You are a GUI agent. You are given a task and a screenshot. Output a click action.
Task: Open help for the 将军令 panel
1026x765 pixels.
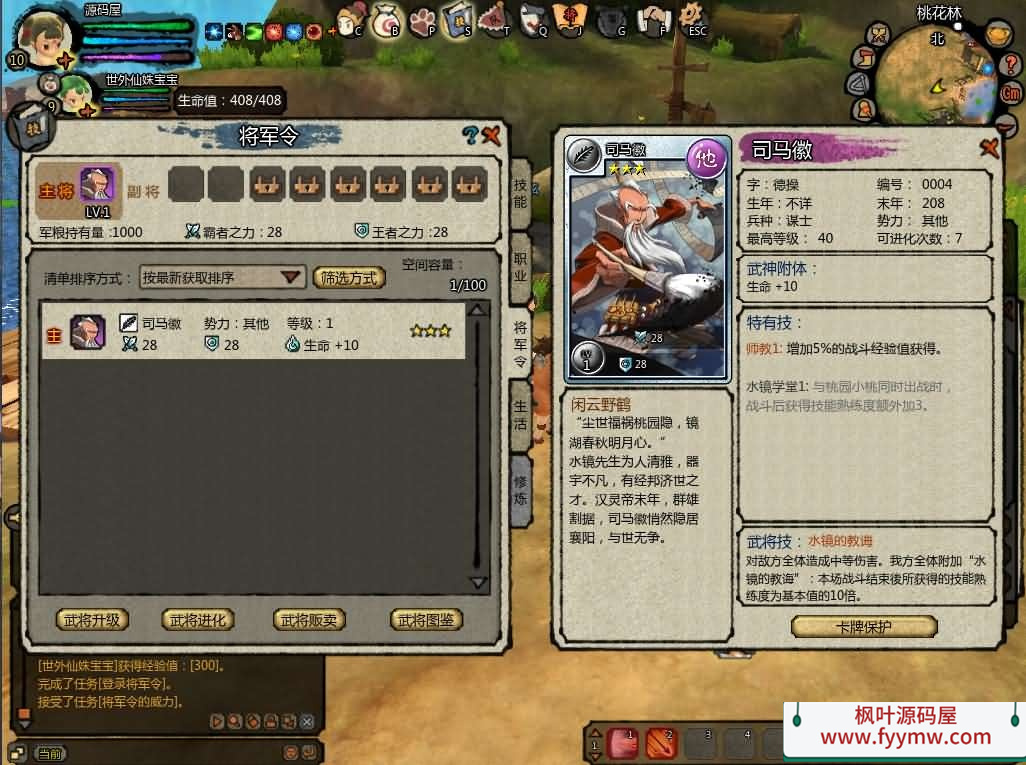(470, 136)
